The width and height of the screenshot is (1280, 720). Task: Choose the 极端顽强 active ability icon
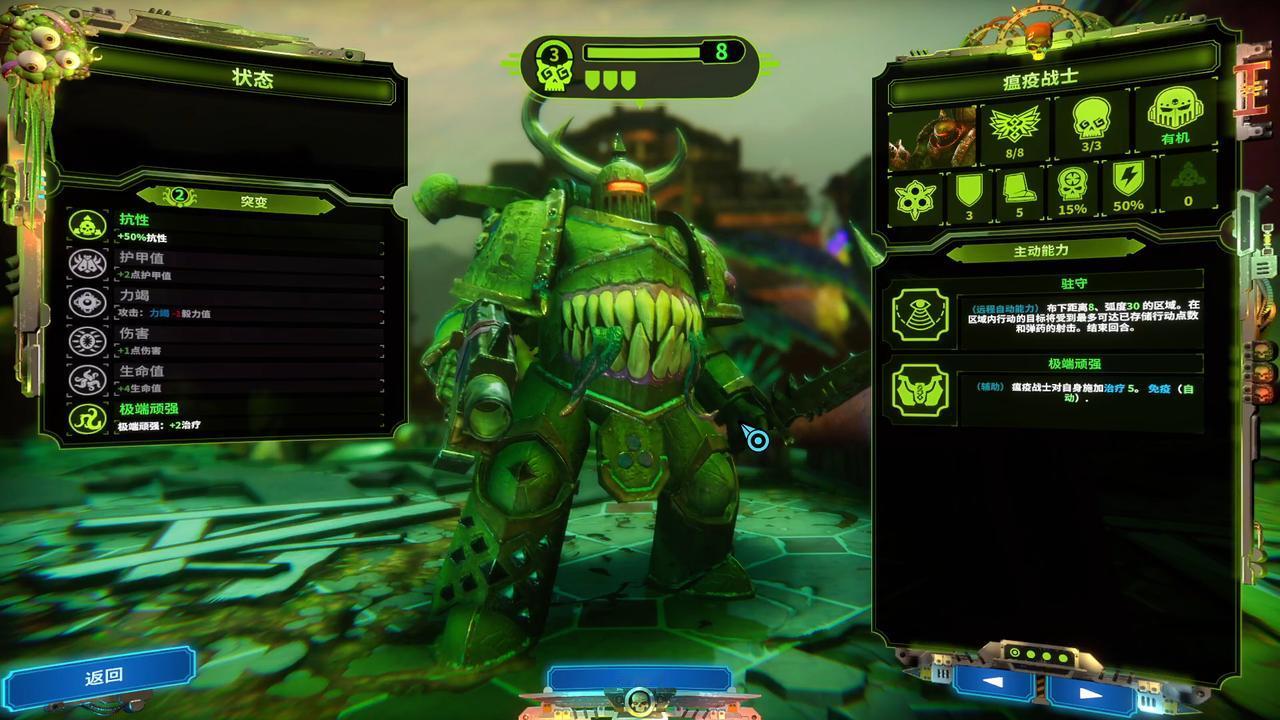(x=919, y=392)
